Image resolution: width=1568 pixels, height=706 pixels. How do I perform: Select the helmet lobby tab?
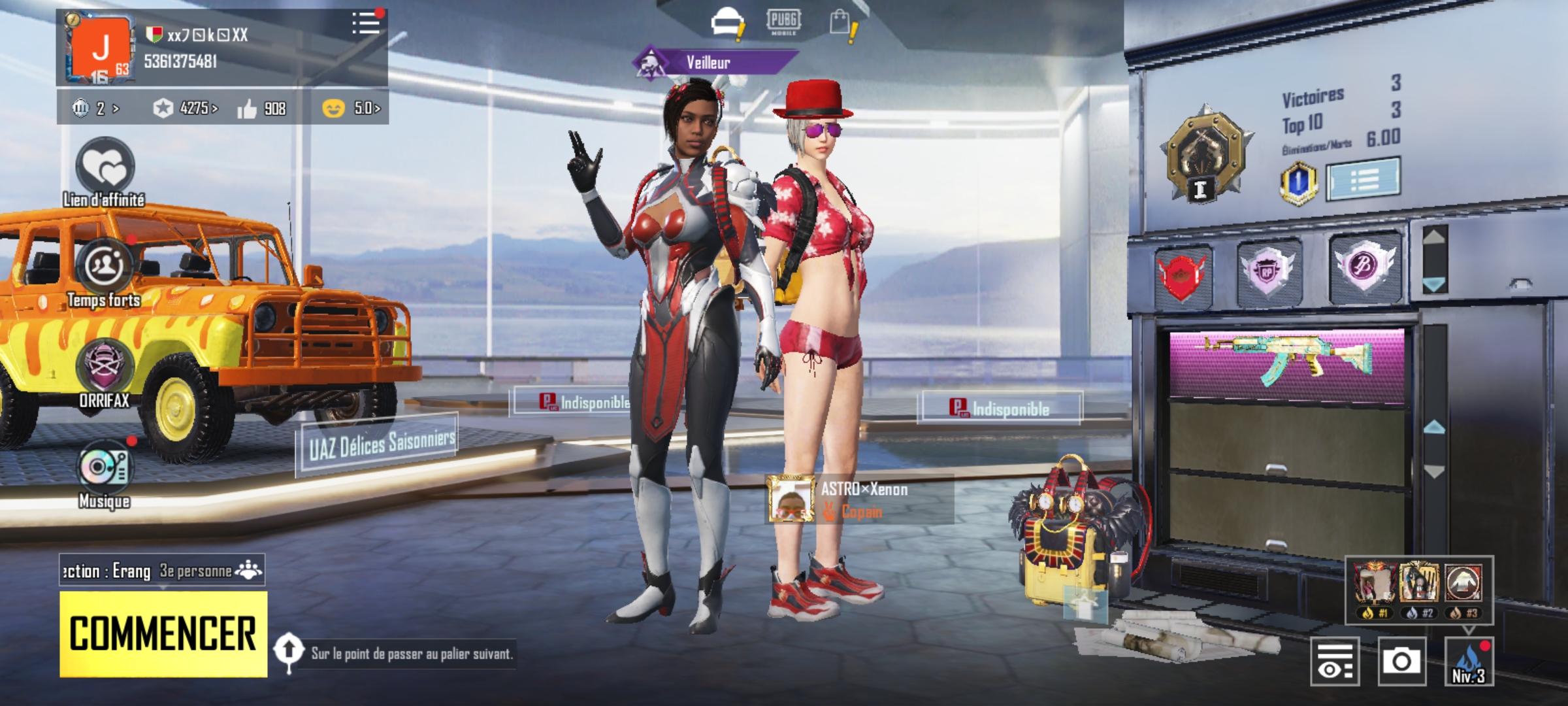click(x=724, y=24)
